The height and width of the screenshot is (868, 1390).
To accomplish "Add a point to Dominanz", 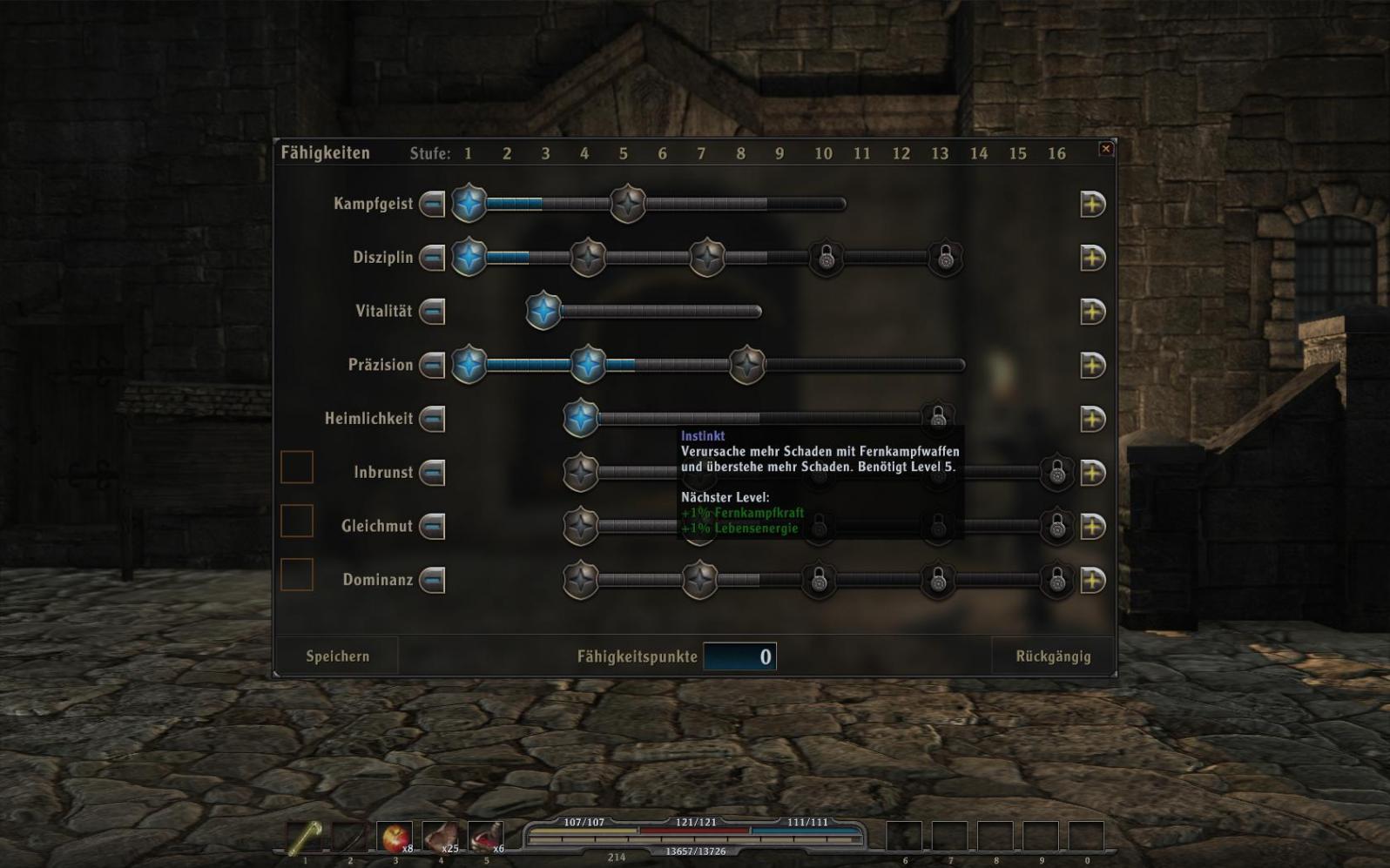I will (x=1092, y=581).
